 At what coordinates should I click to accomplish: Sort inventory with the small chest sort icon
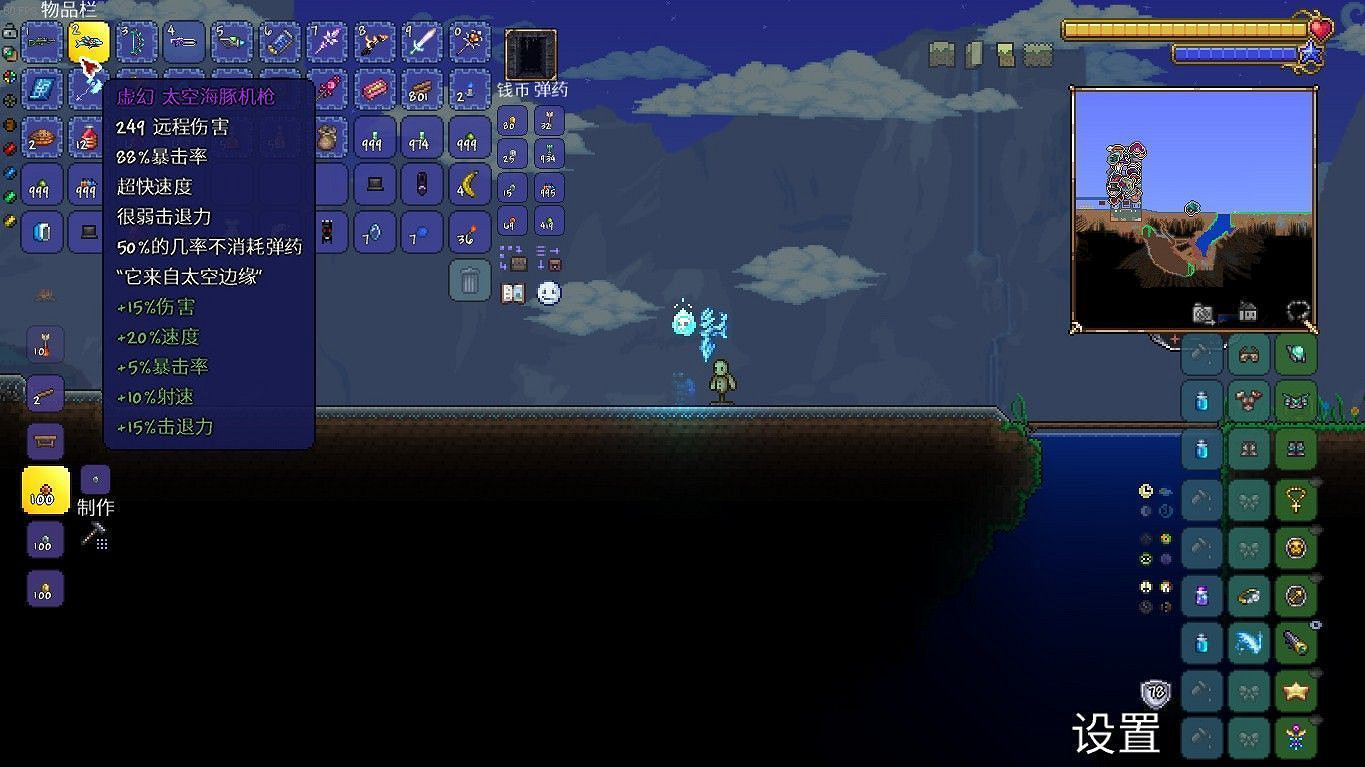(516, 263)
